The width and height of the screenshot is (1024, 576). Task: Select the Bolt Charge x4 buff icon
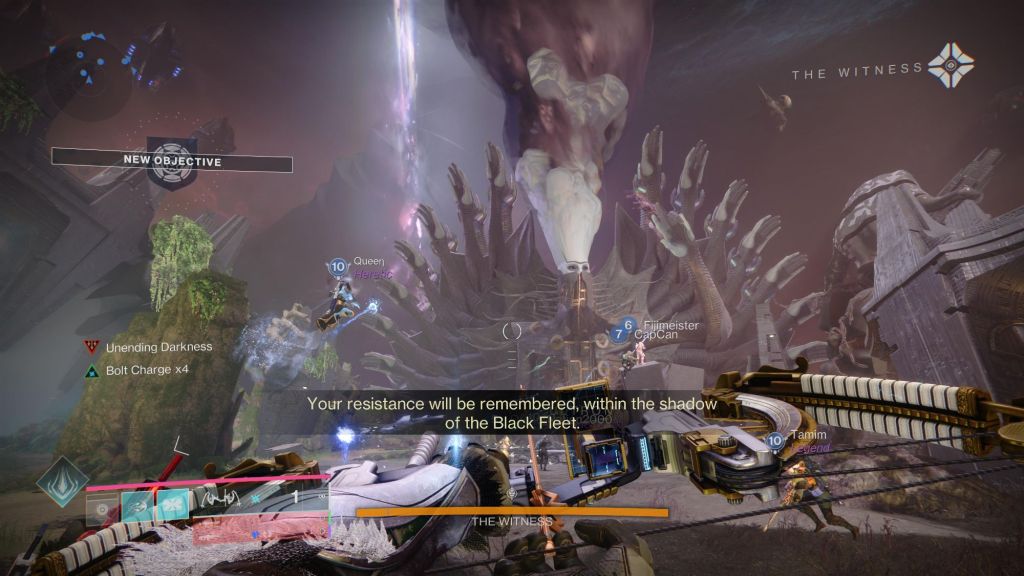tap(92, 370)
